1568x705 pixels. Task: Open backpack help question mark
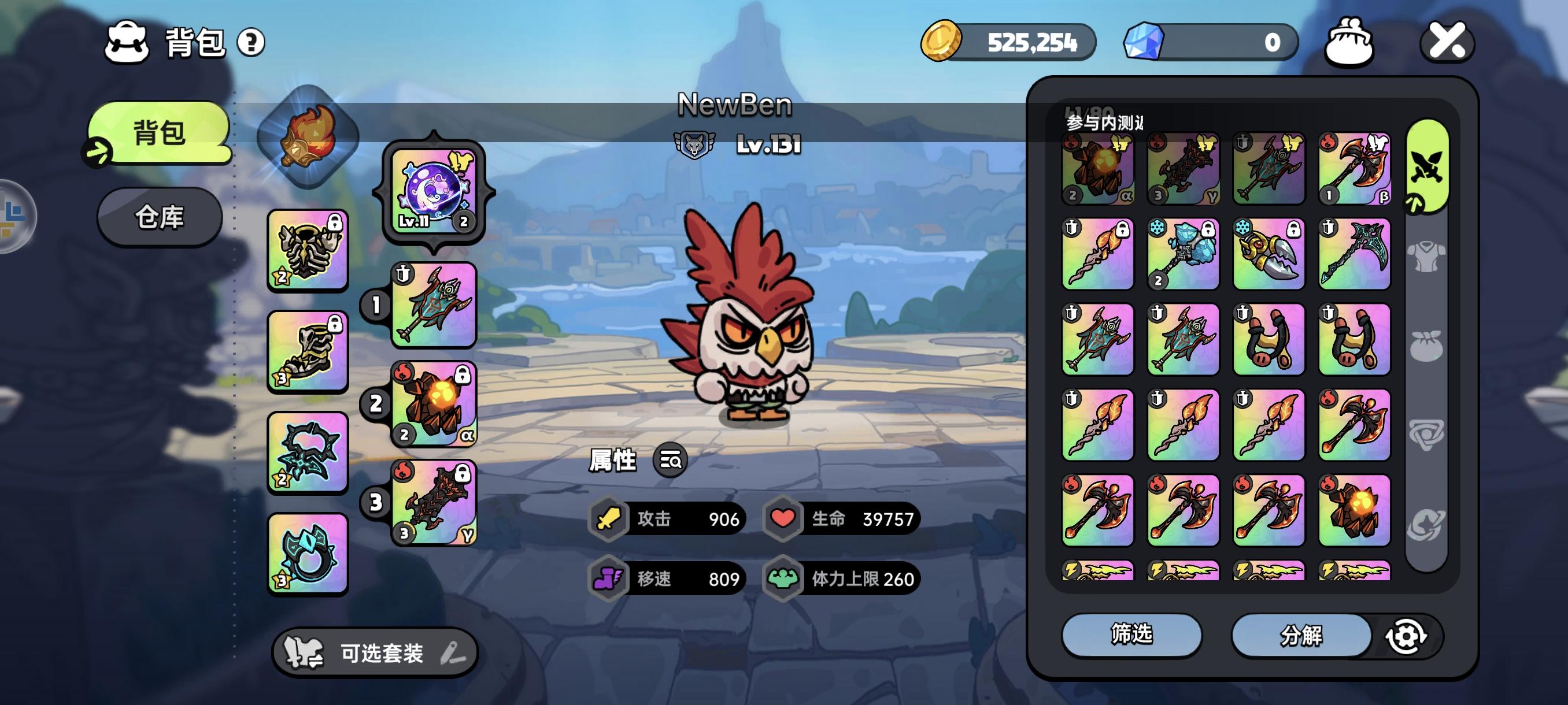tap(251, 43)
